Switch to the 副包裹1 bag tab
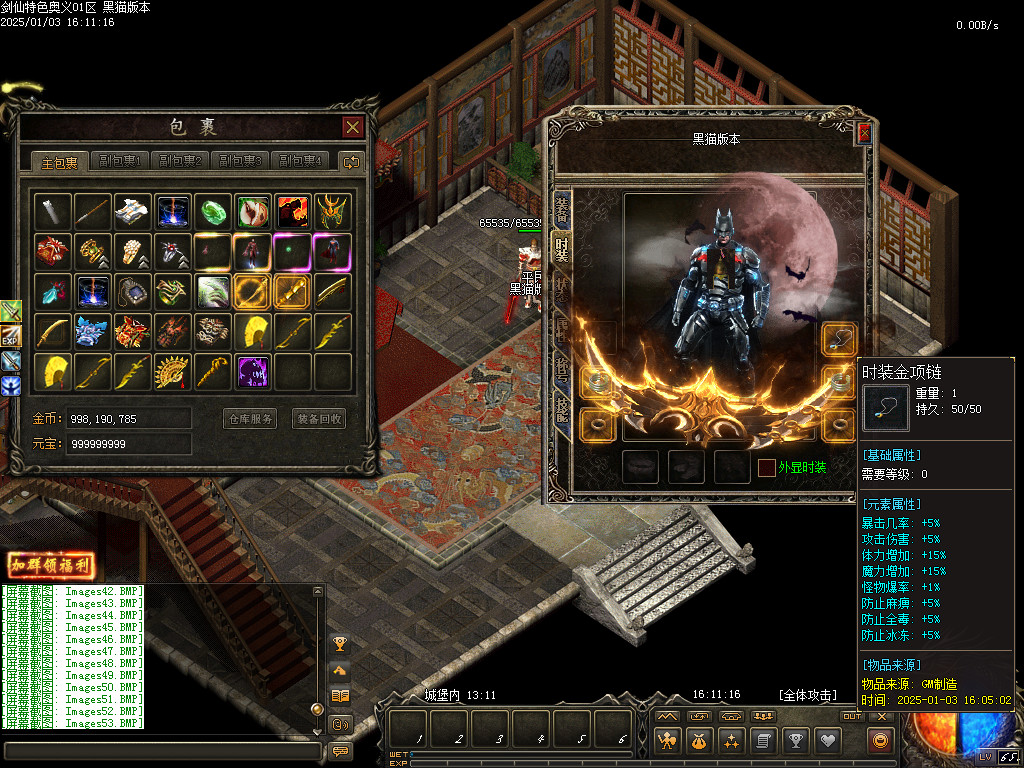1024x768 pixels. pyautogui.click(x=120, y=161)
